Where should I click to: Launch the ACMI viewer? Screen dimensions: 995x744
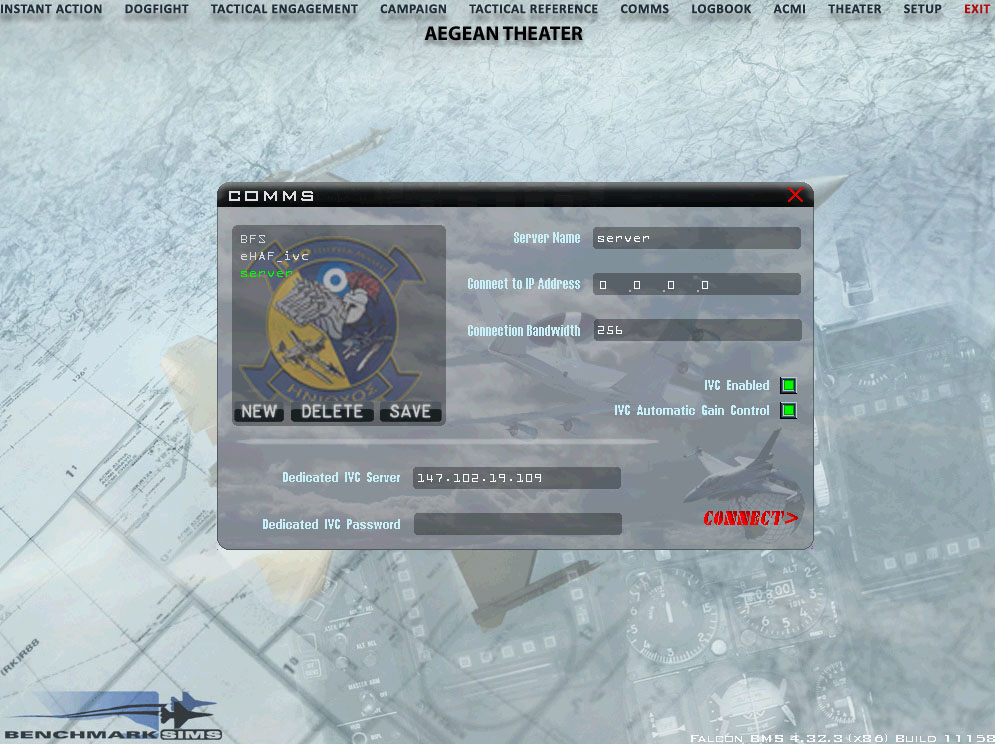789,9
